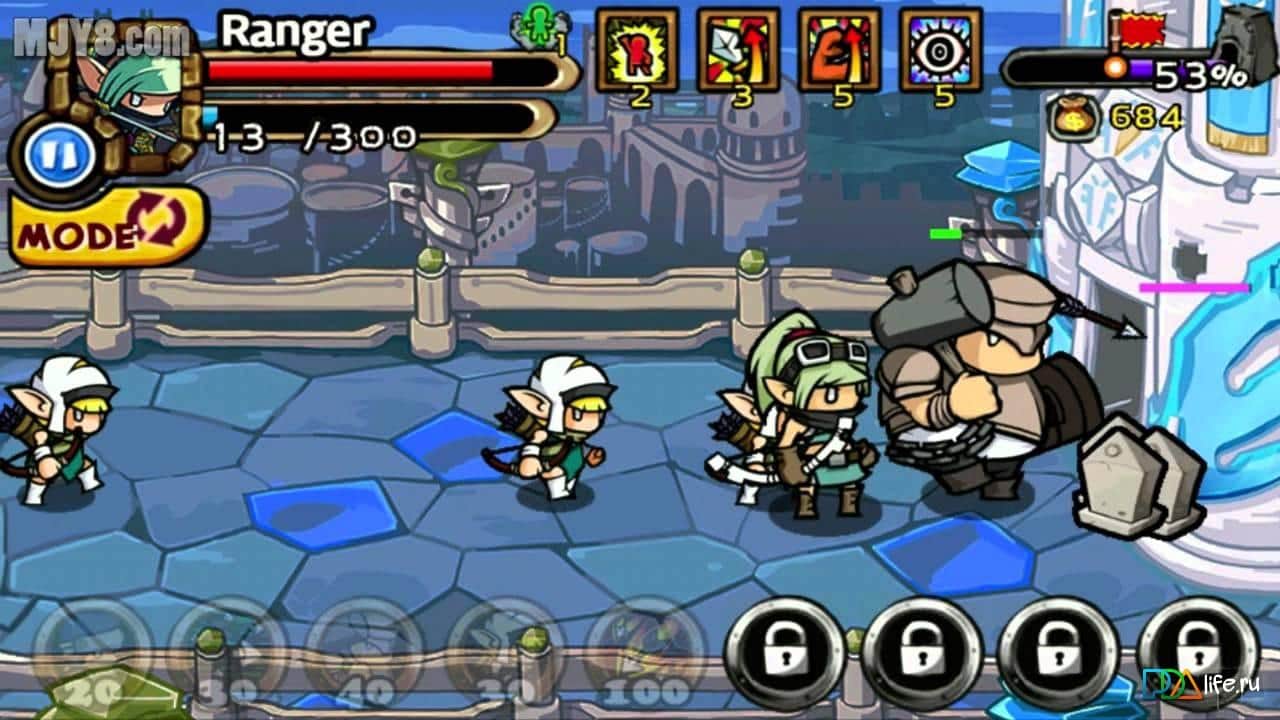This screenshot has width=1280, height=720.
Task: Use the stone armor upgrade skill
Action: click(738, 50)
